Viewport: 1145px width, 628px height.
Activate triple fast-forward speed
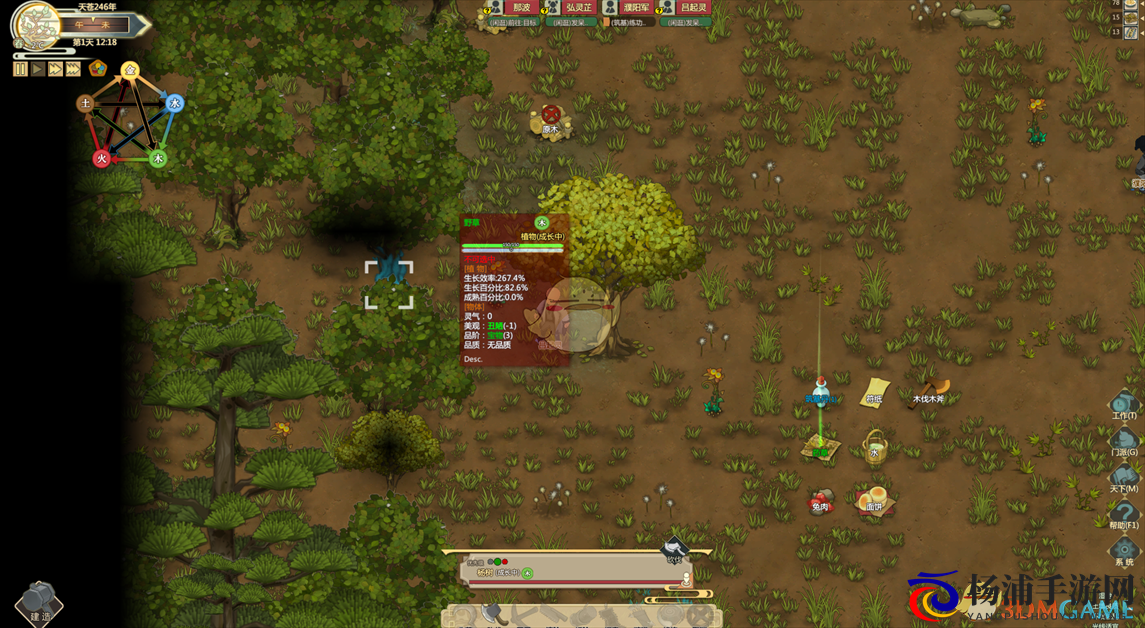pyautogui.click(x=74, y=69)
